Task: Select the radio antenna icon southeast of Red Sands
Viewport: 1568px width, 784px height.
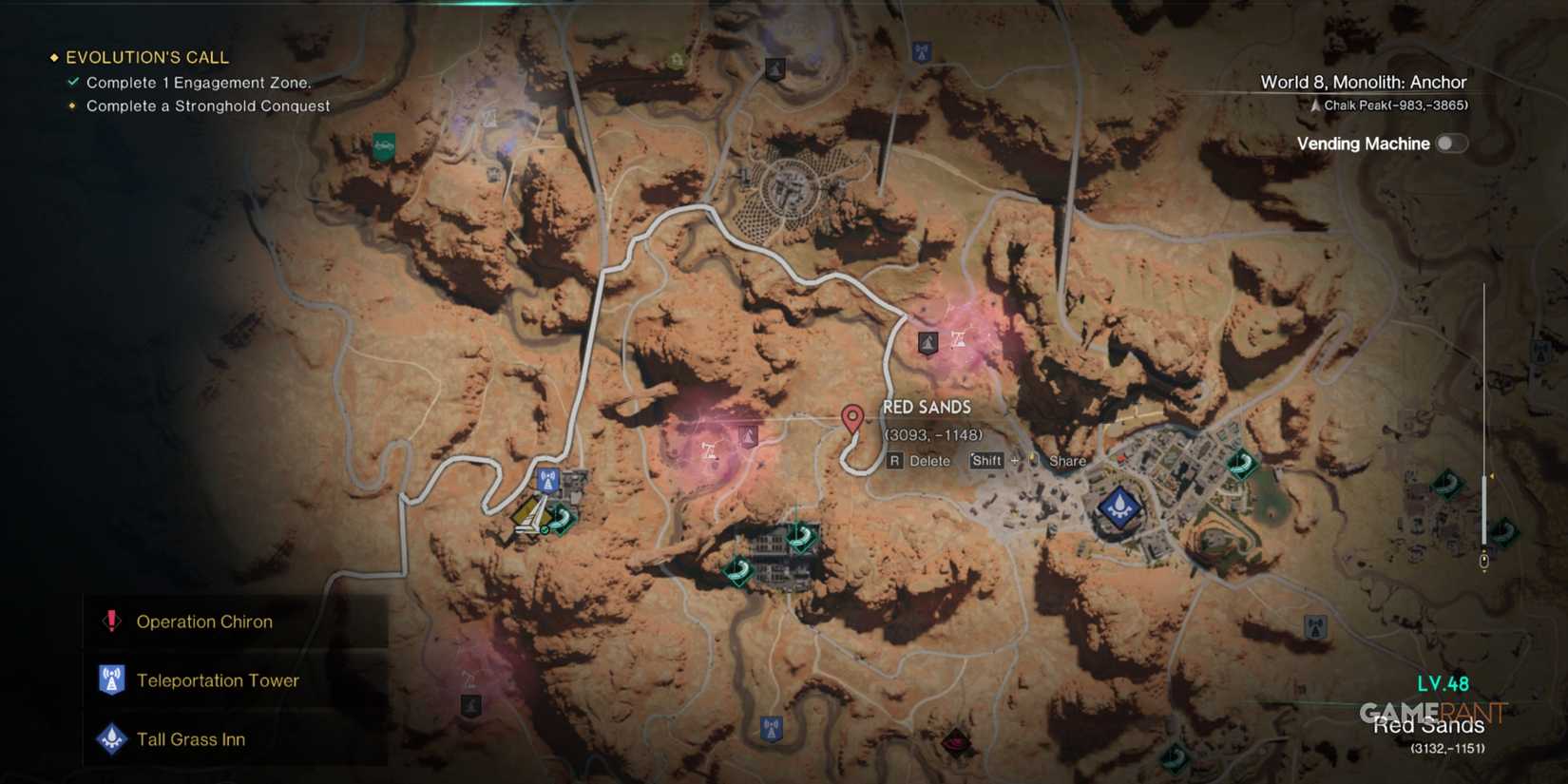Action: (x=1315, y=626)
